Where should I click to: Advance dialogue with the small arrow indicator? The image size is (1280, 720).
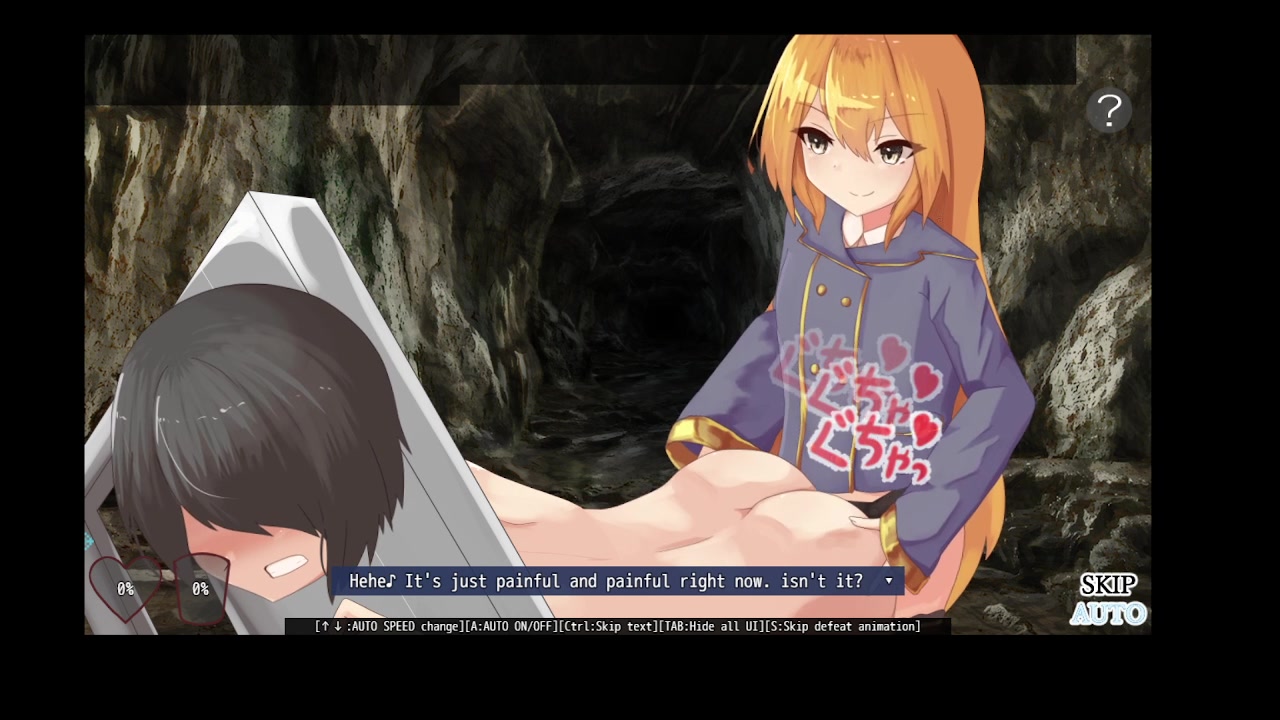click(x=888, y=581)
